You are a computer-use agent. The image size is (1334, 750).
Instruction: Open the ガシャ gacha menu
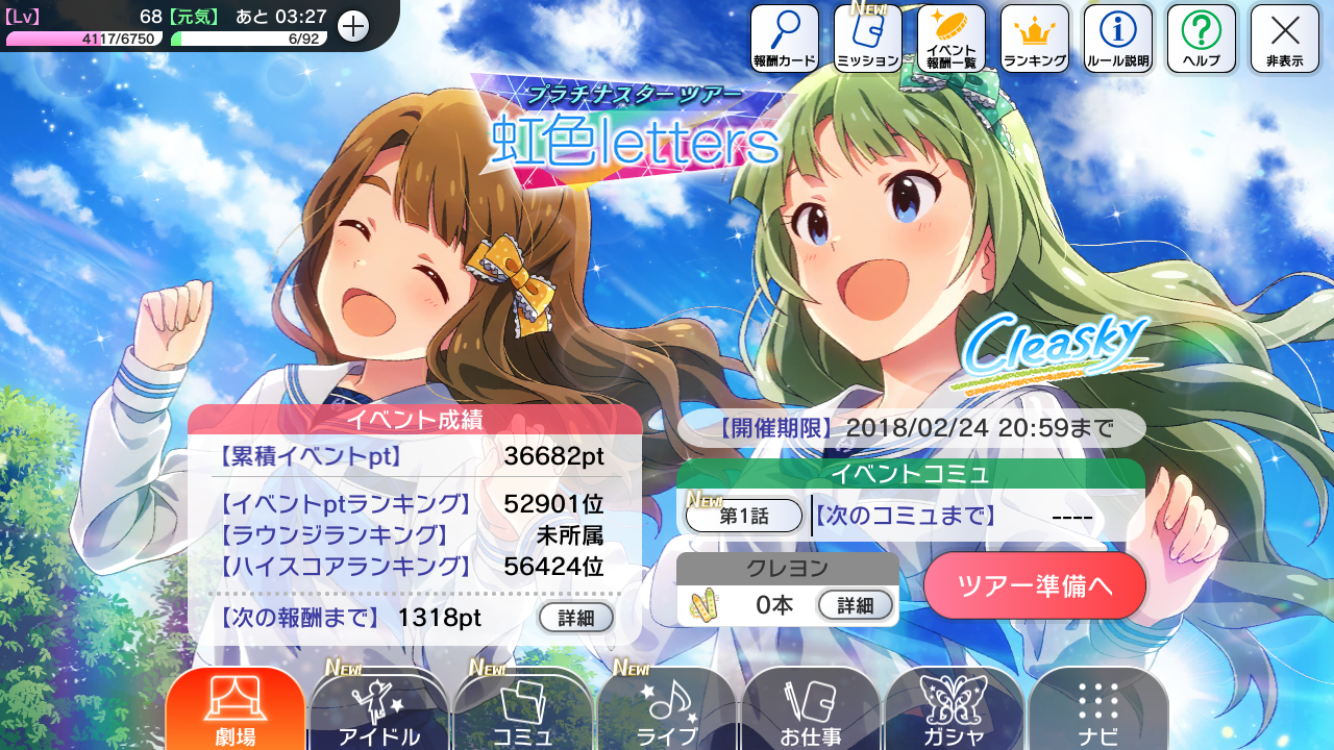pyautogui.click(x=955, y=710)
